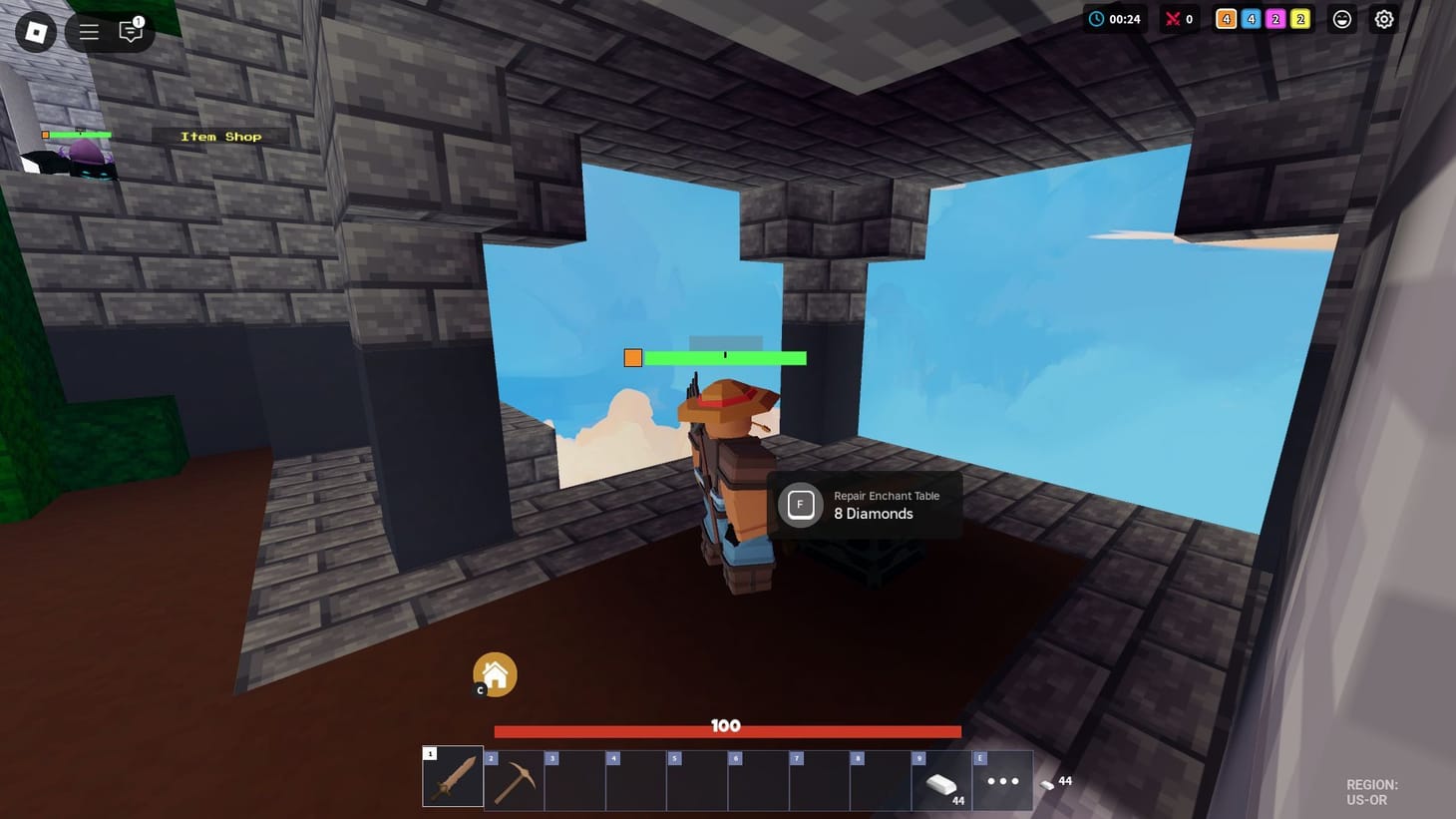Click the pink team score indicator
The width and height of the screenshot is (1456, 819).
click(1274, 18)
